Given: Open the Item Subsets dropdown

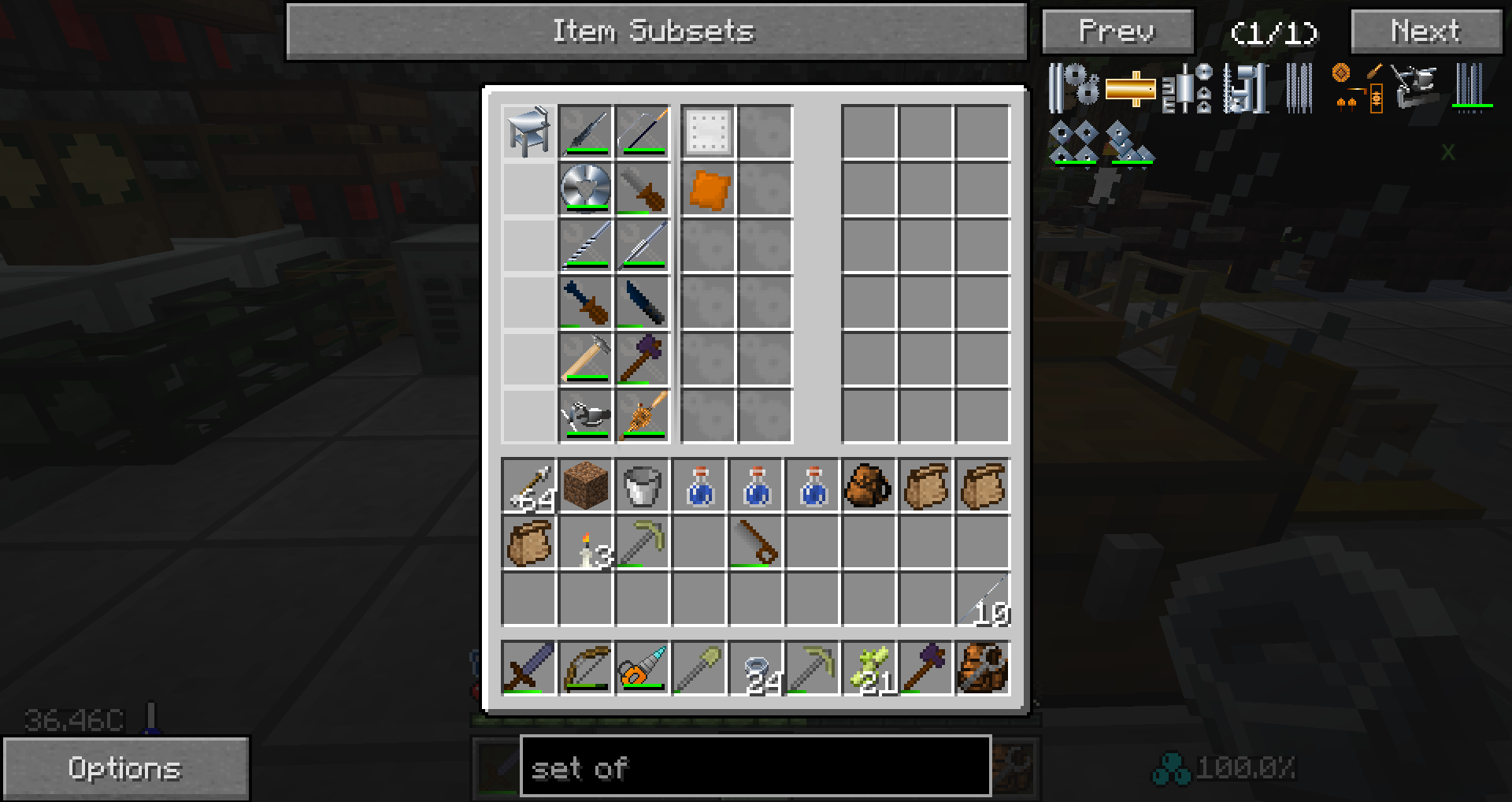Looking at the screenshot, I should click(656, 32).
